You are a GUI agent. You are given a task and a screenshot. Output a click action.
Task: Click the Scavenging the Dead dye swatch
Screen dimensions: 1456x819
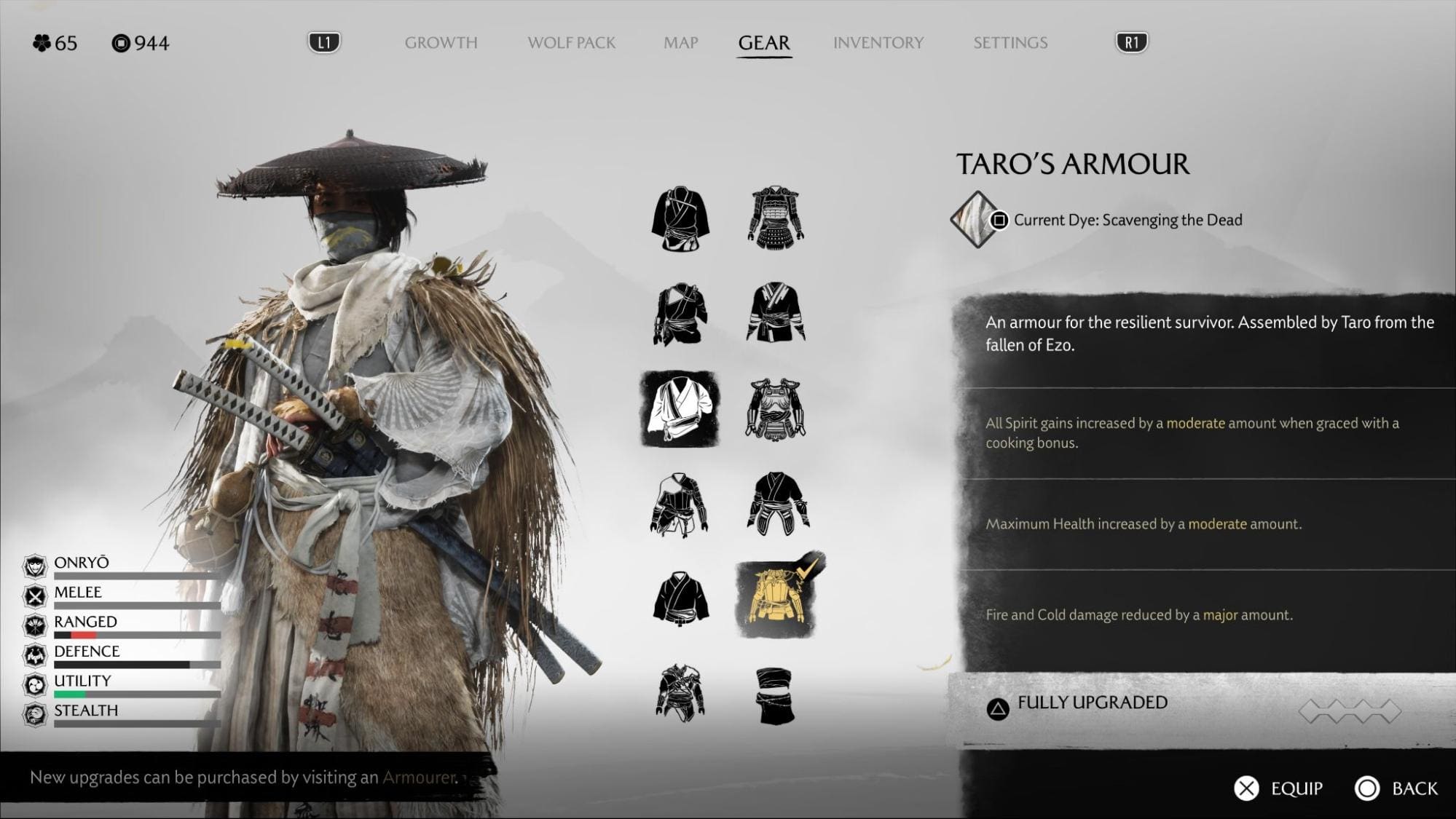click(x=974, y=219)
